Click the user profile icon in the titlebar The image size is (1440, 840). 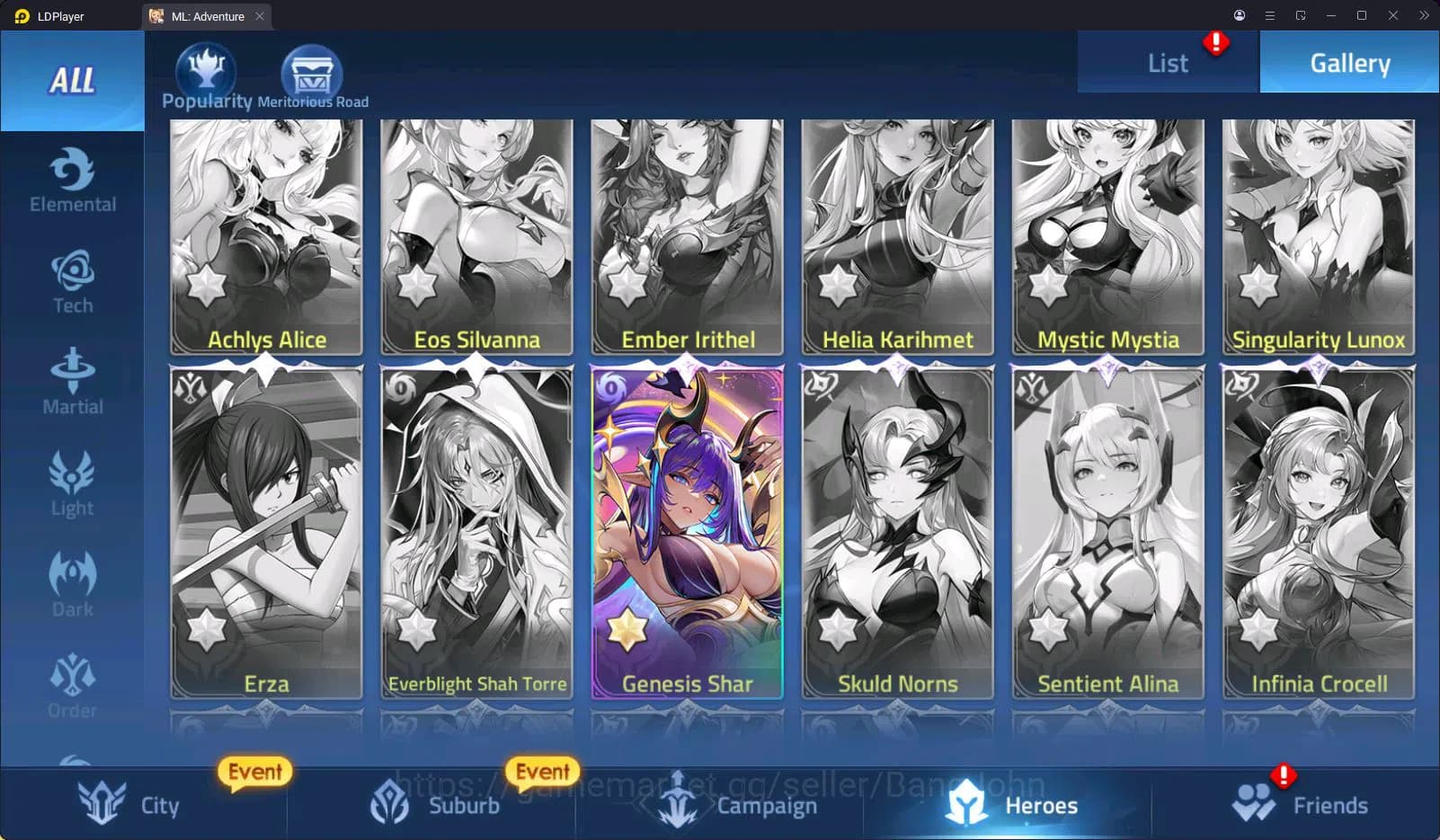click(1239, 15)
